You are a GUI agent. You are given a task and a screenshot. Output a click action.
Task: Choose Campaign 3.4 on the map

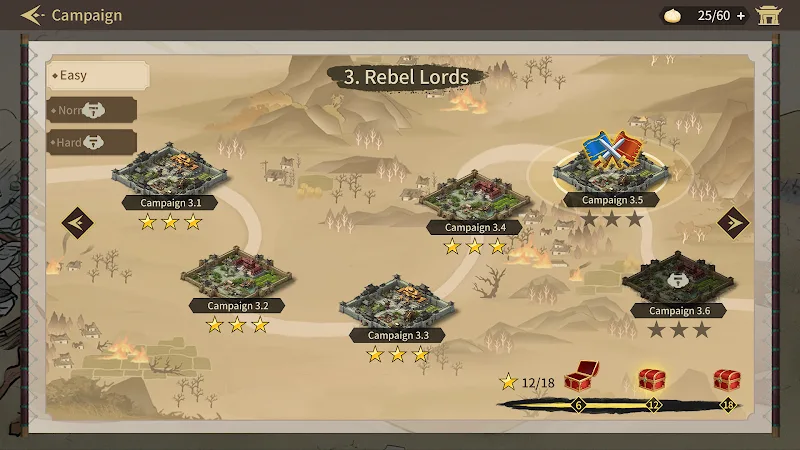(475, 197)
